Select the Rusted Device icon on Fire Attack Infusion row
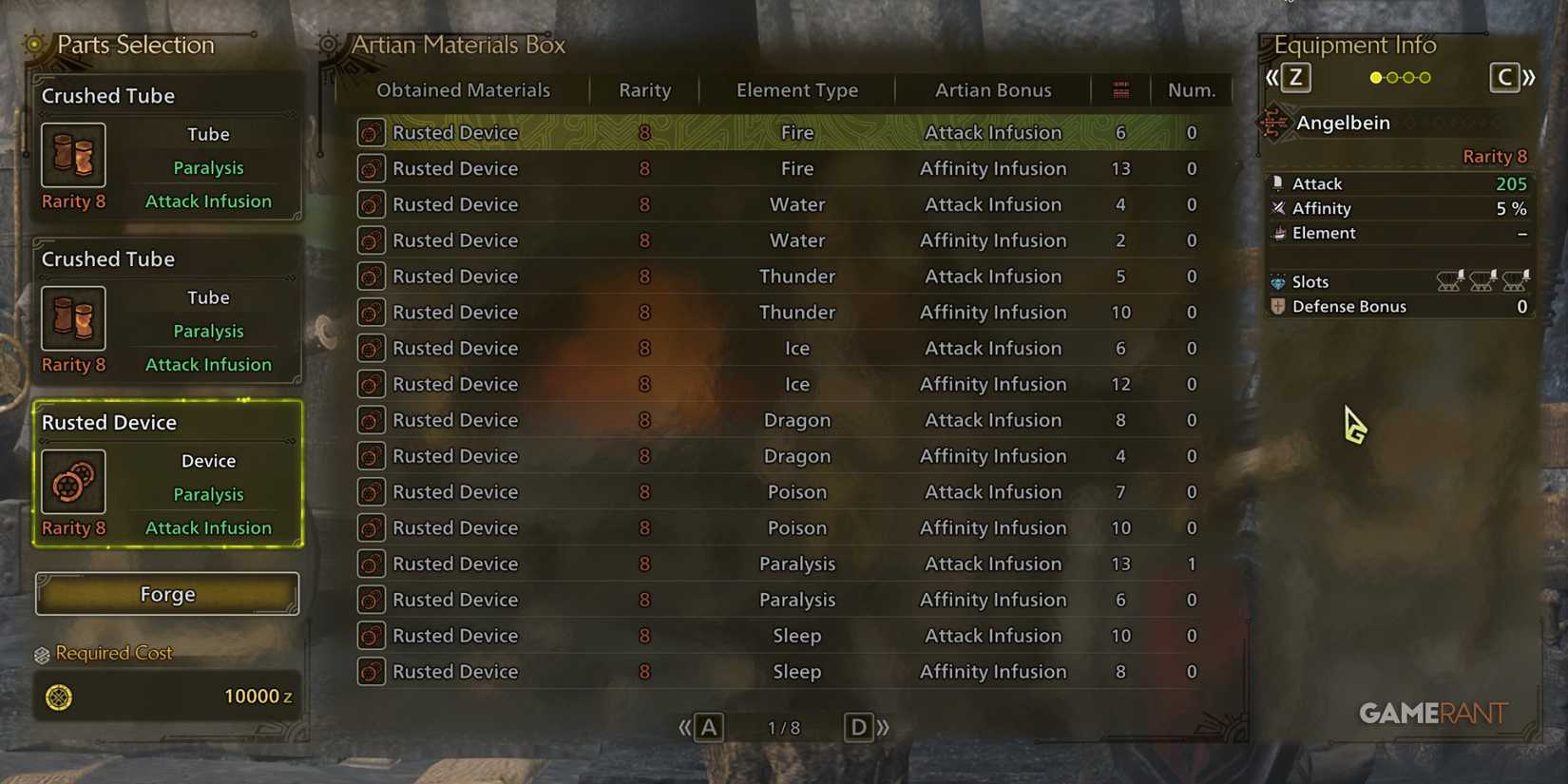 pyautogui.click(x=371, y=132)
